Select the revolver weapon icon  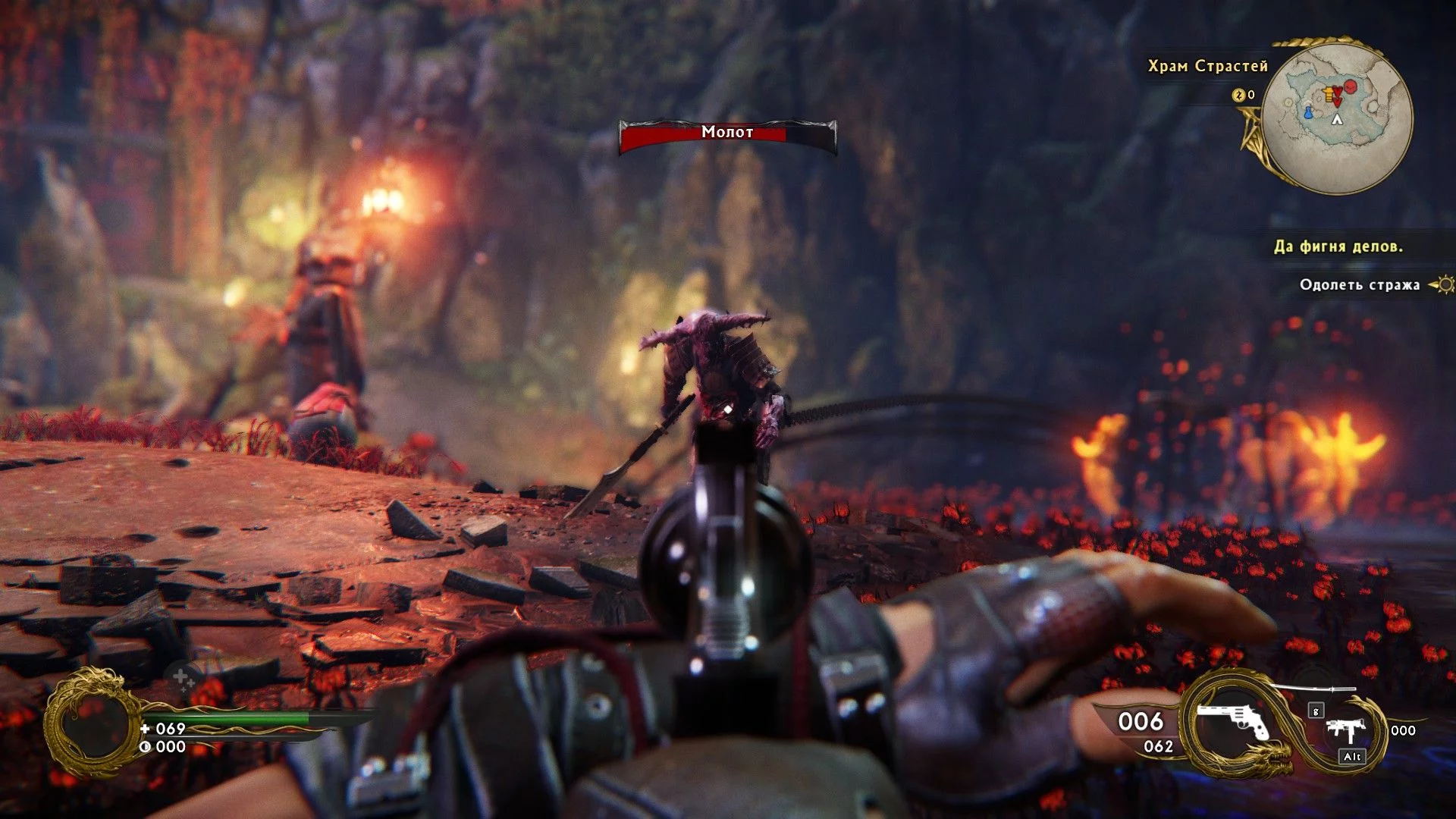1233,721
